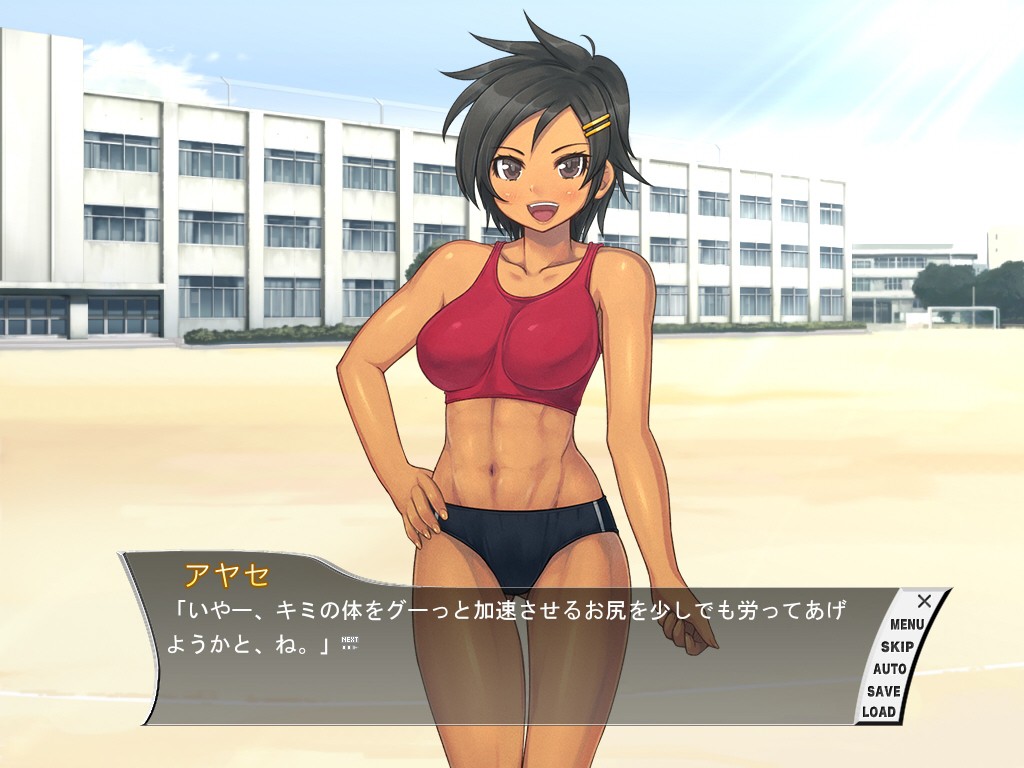
Task: Activate SKIP text mode
Action: tap(897, 646)
